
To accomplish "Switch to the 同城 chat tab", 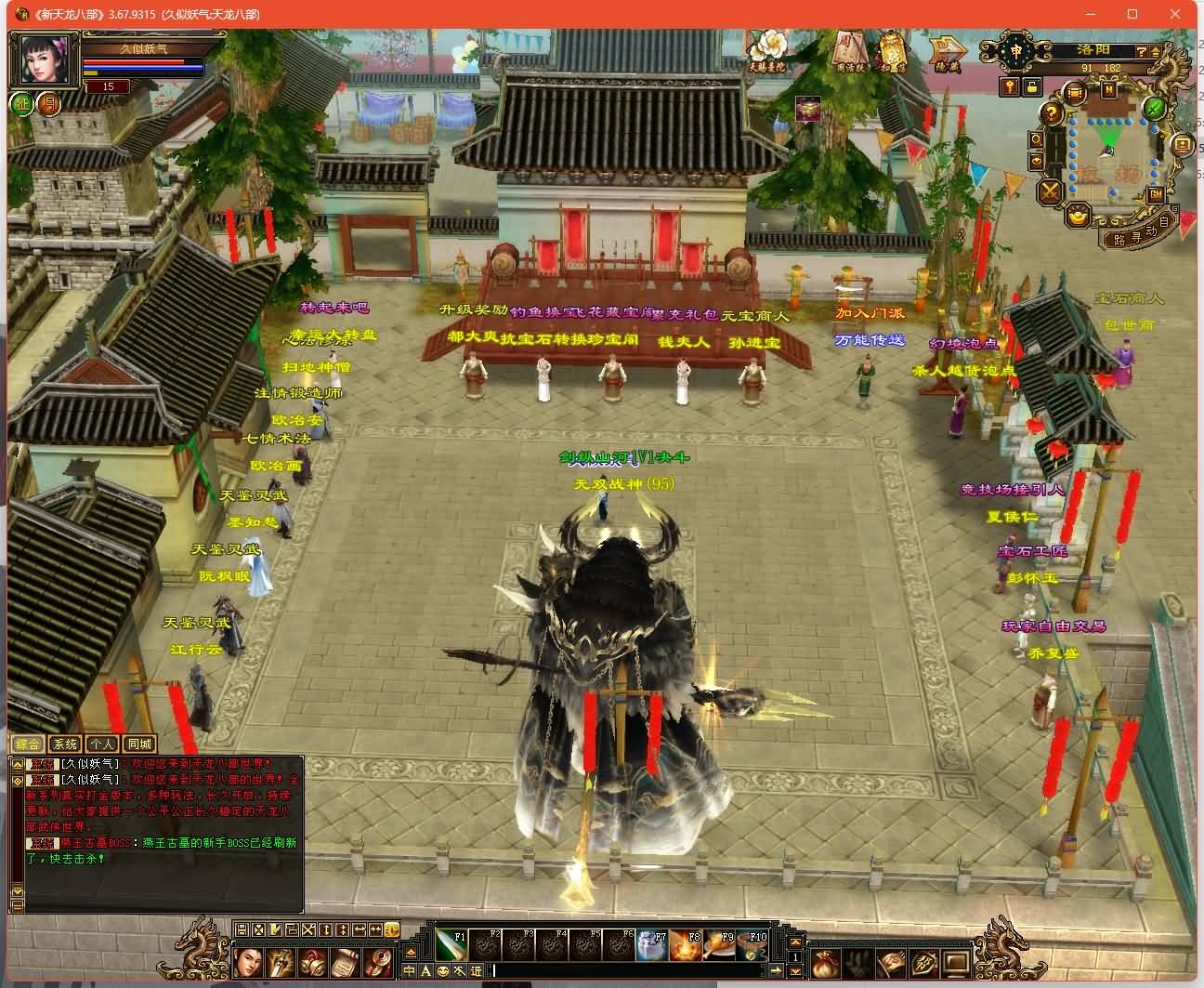I will coord(139,744).
